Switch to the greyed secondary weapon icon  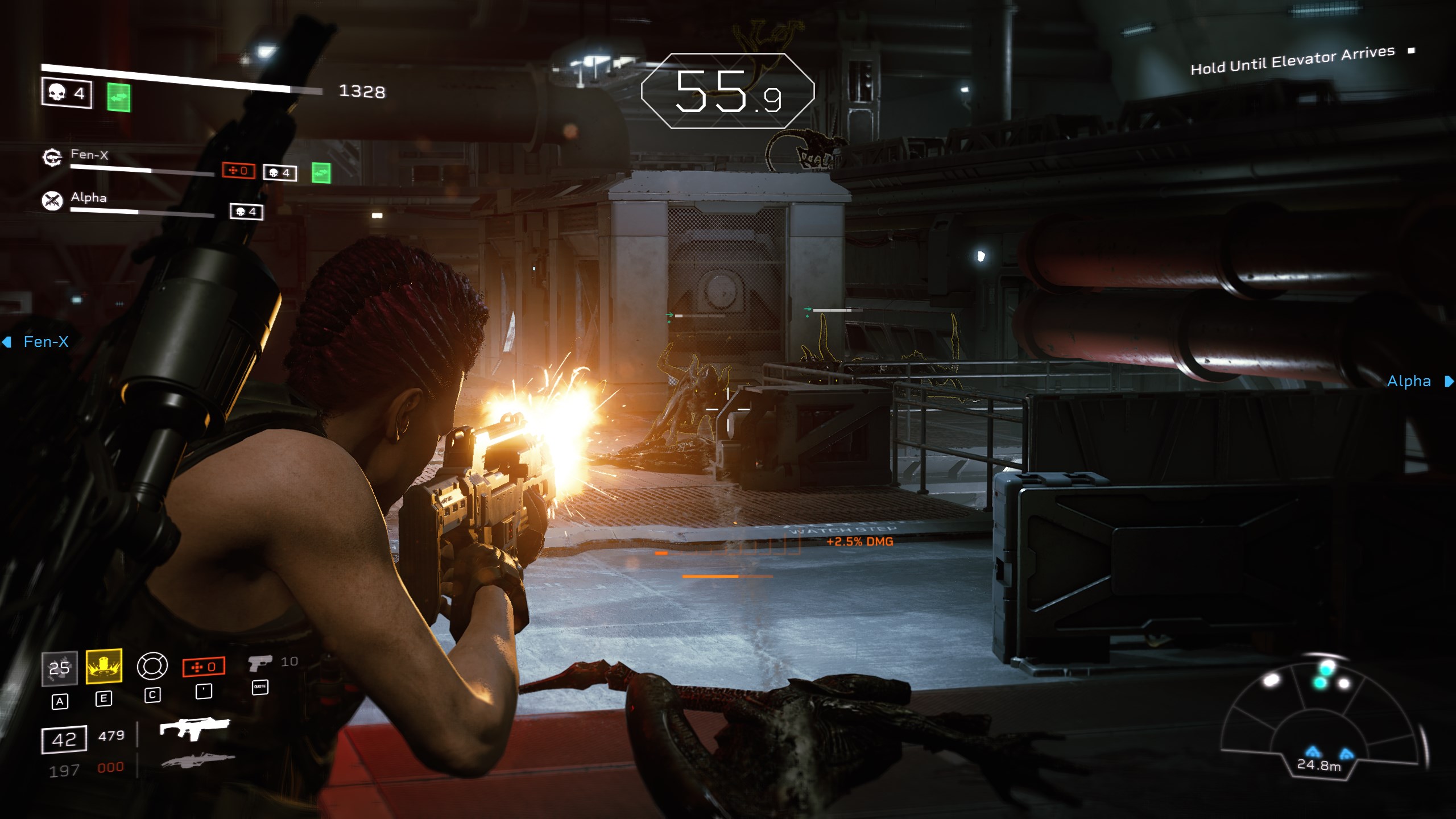(197, 760)
